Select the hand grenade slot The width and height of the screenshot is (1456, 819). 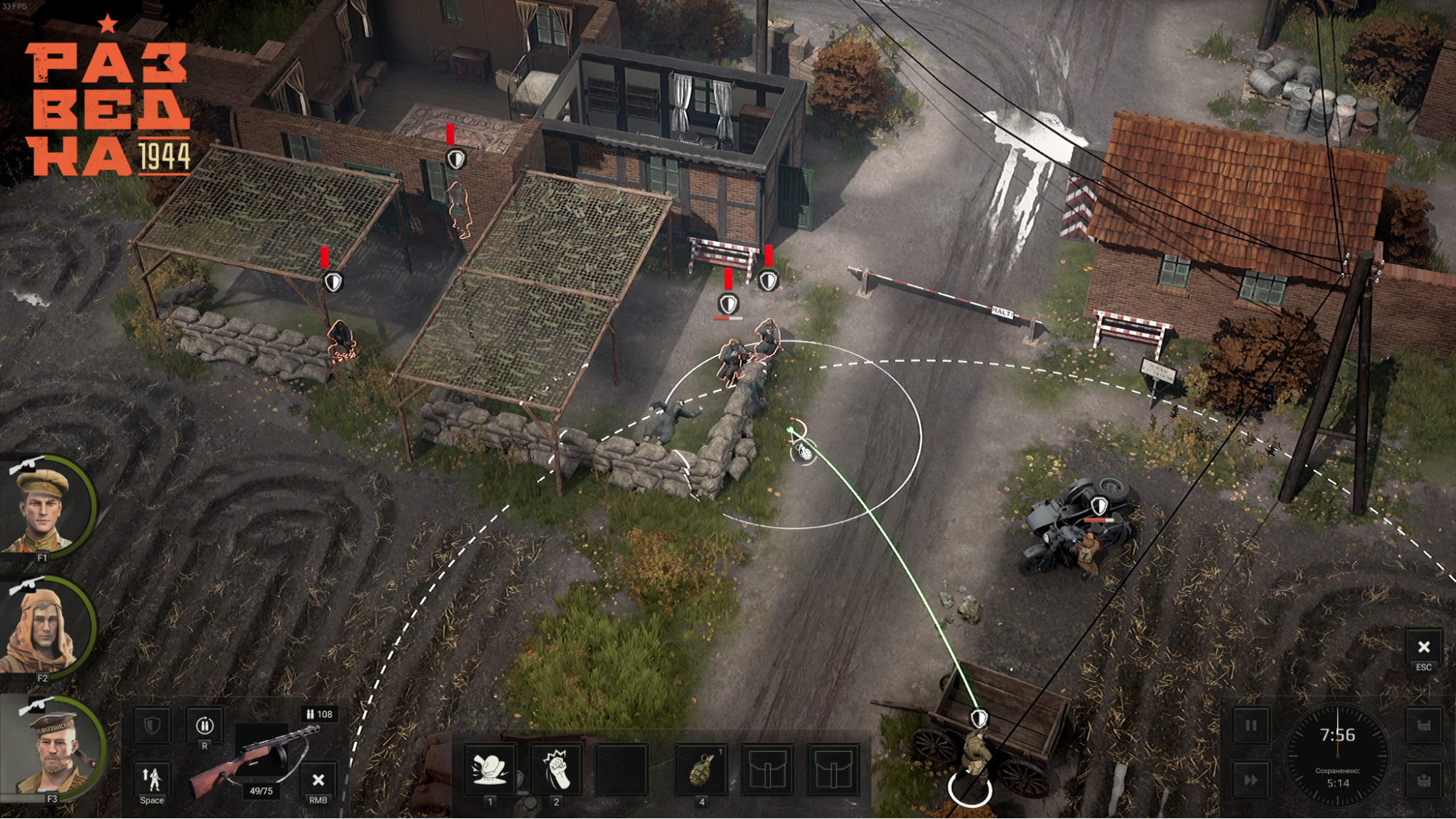701,769
